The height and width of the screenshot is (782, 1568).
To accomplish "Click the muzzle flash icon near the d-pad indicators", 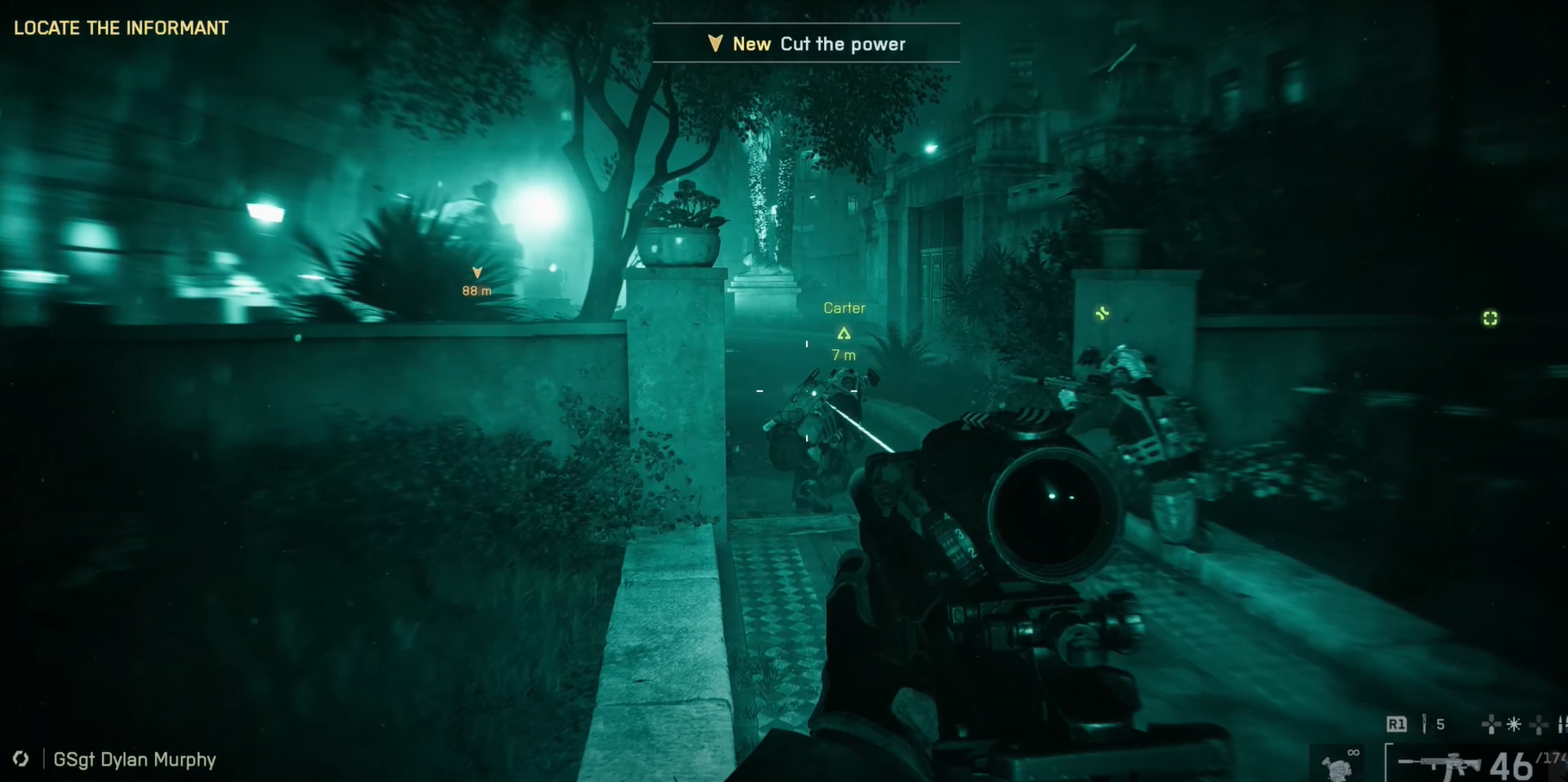I will 1514,723.
